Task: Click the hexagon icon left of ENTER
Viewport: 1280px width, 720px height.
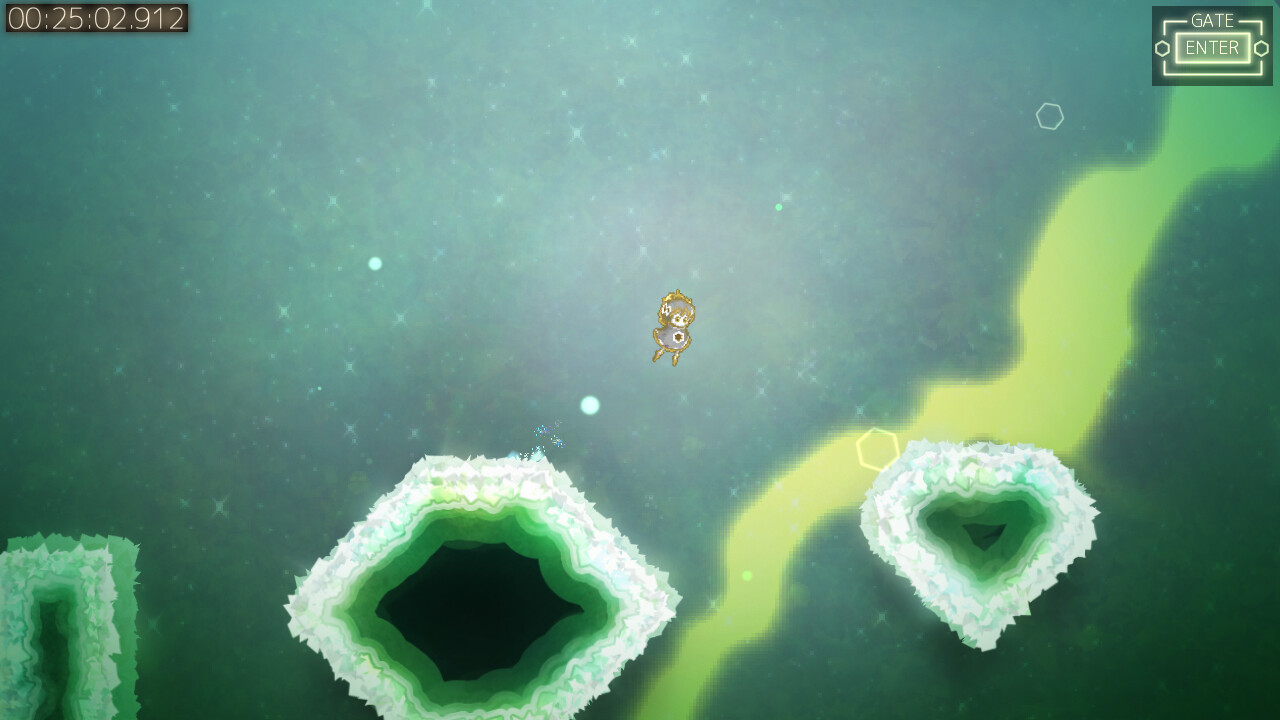Action: (1164, 46)
